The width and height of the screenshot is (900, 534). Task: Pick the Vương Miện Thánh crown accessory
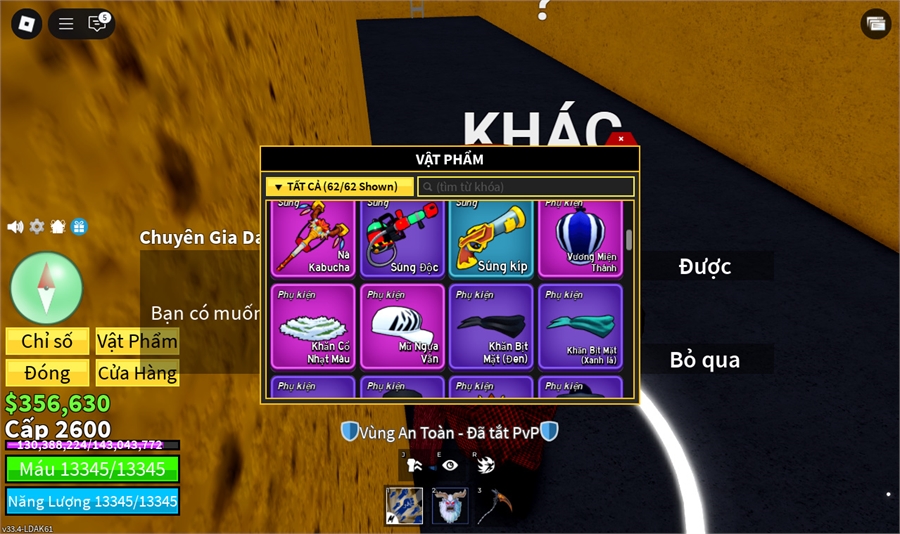point(580,238)
